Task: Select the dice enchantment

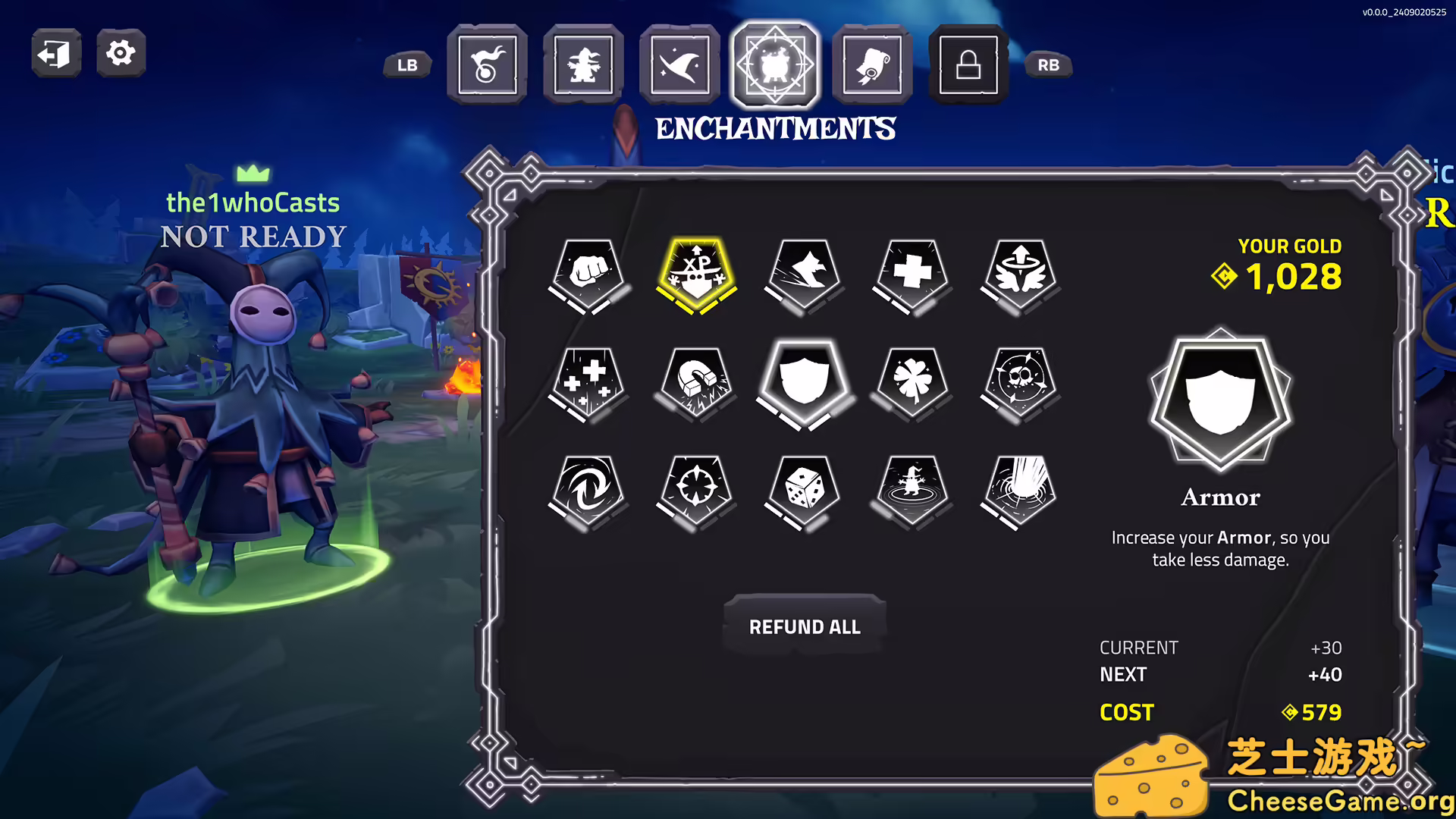Action: point(804,491)
